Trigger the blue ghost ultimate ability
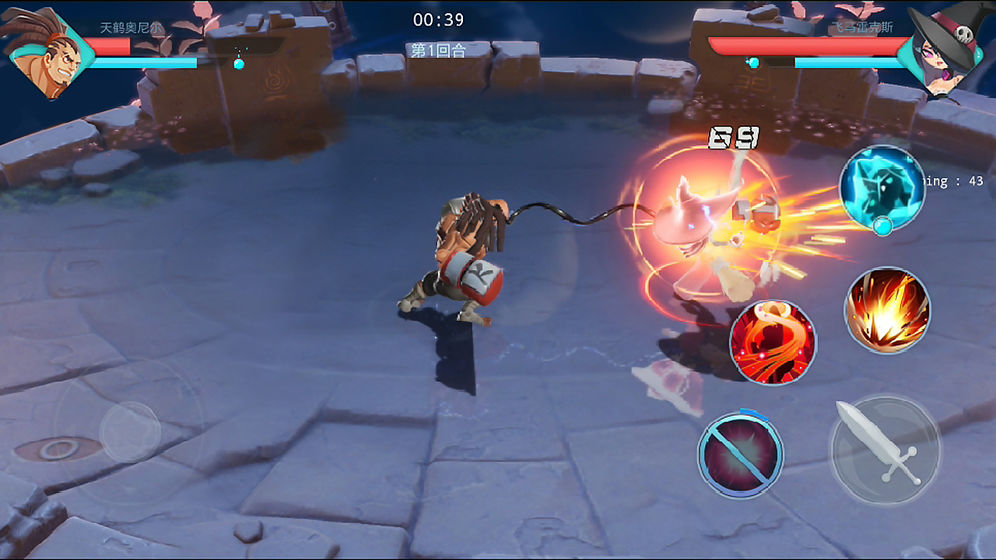 tap(881, 190)
